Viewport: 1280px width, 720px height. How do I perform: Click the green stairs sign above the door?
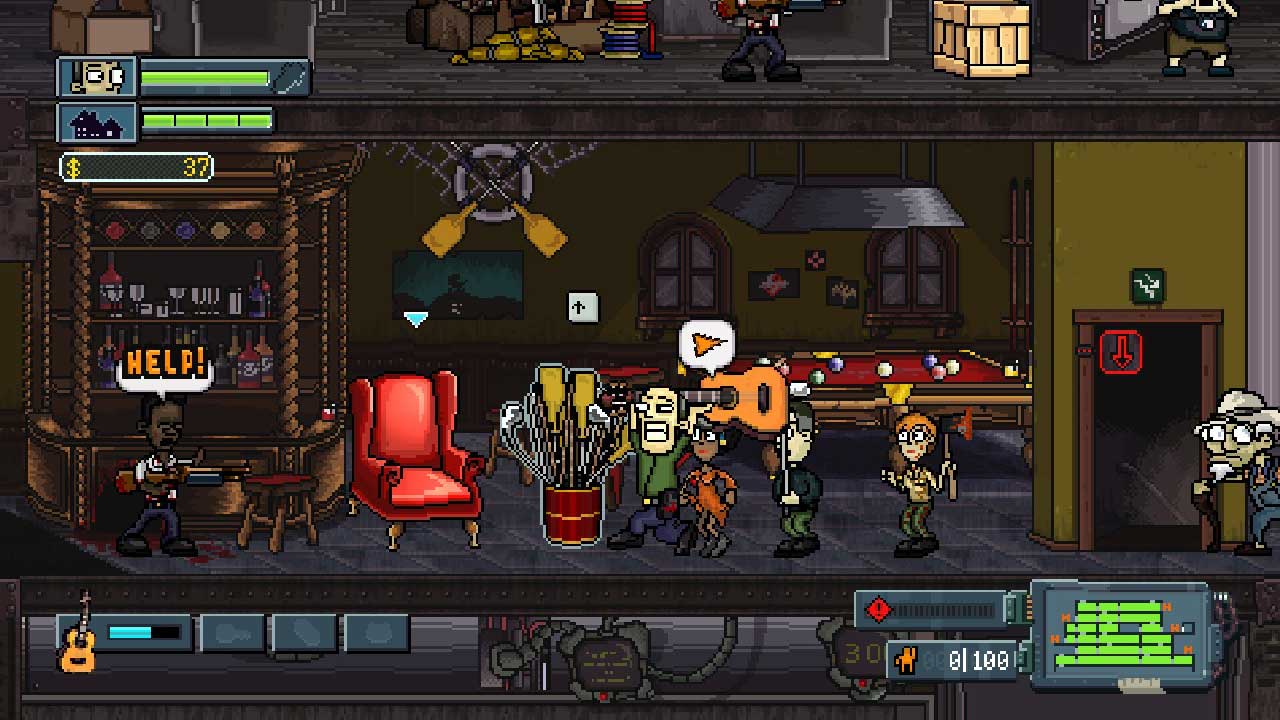pyautogui.click(x=1148, y=286)
